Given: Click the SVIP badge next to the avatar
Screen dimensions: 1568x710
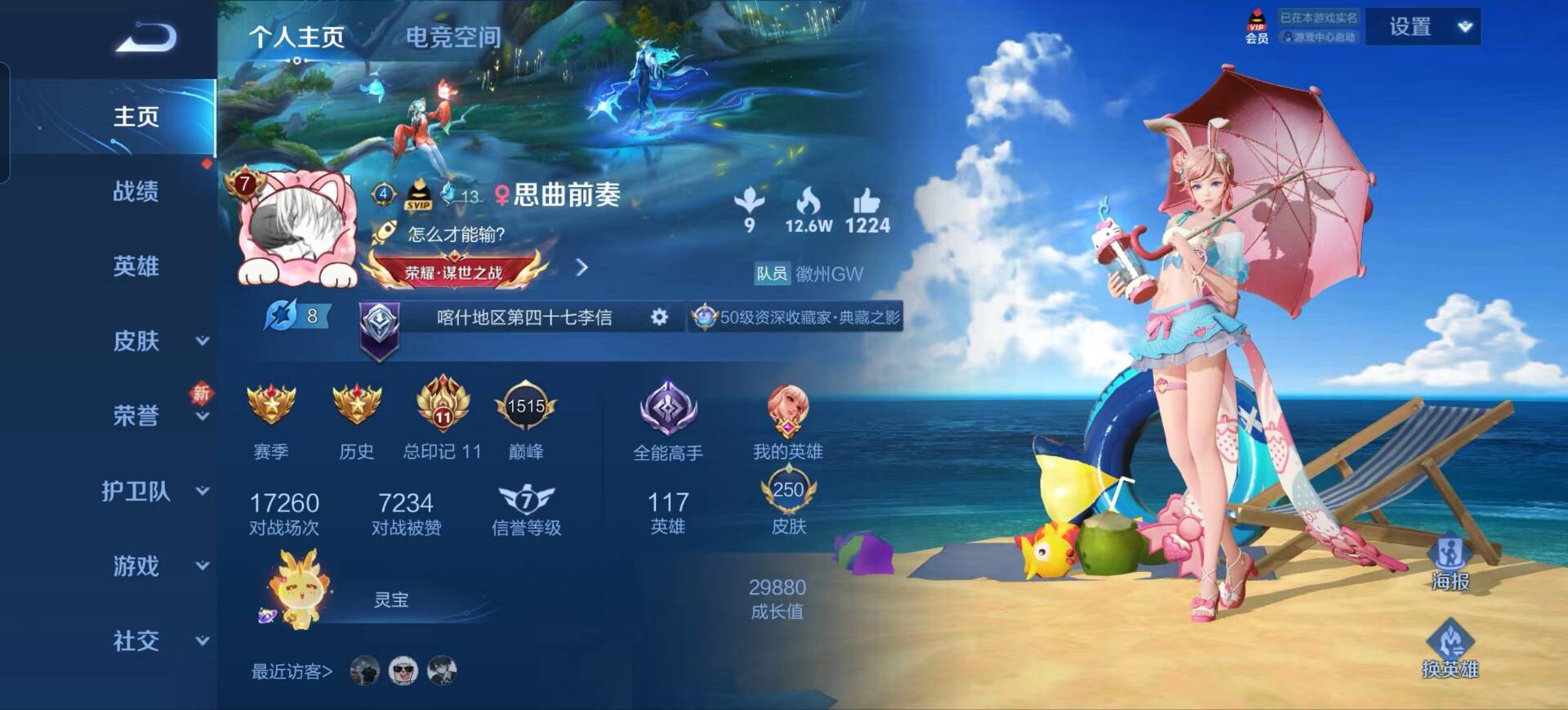Looking at the screenshot, I should click(418, 195).
